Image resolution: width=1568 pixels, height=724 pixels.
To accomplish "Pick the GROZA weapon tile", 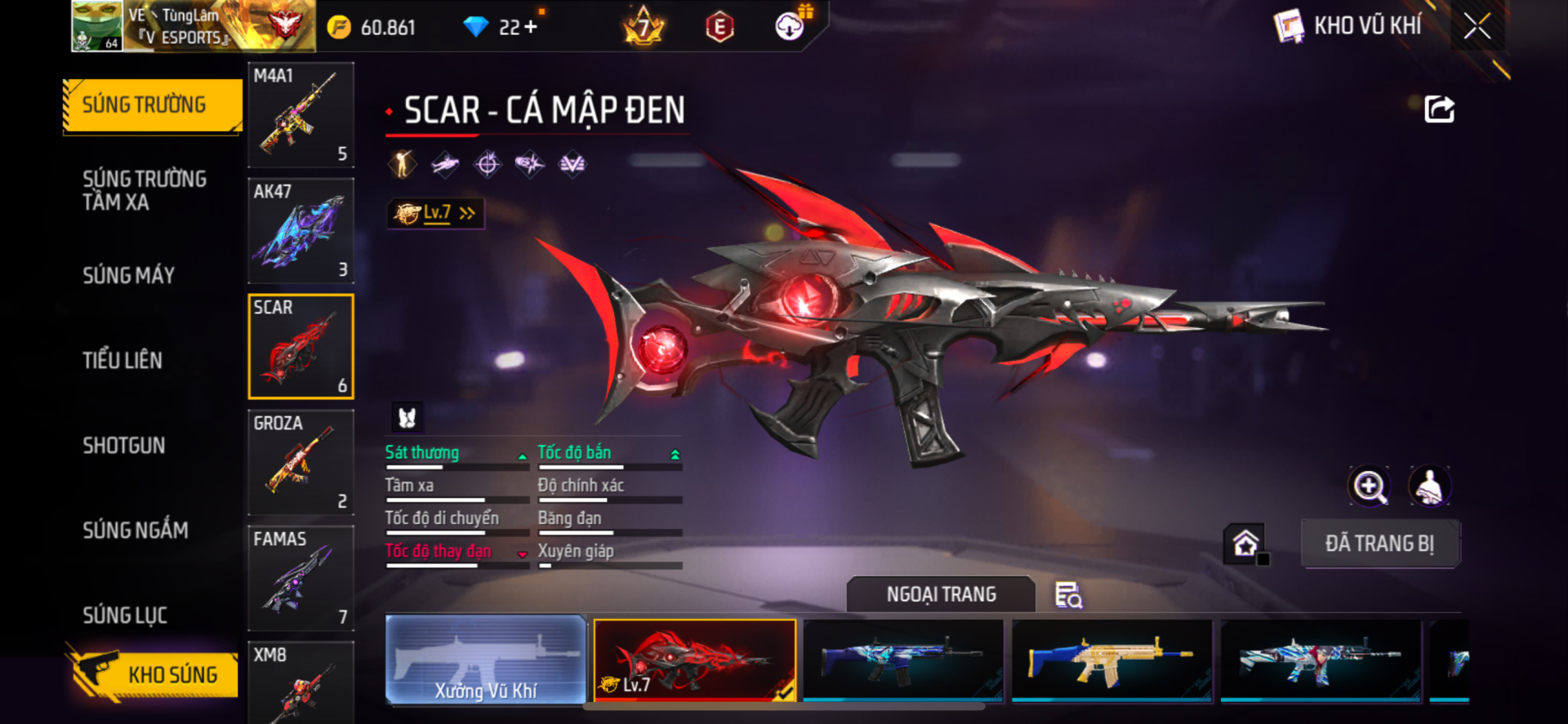I will (x=301, y=462).
